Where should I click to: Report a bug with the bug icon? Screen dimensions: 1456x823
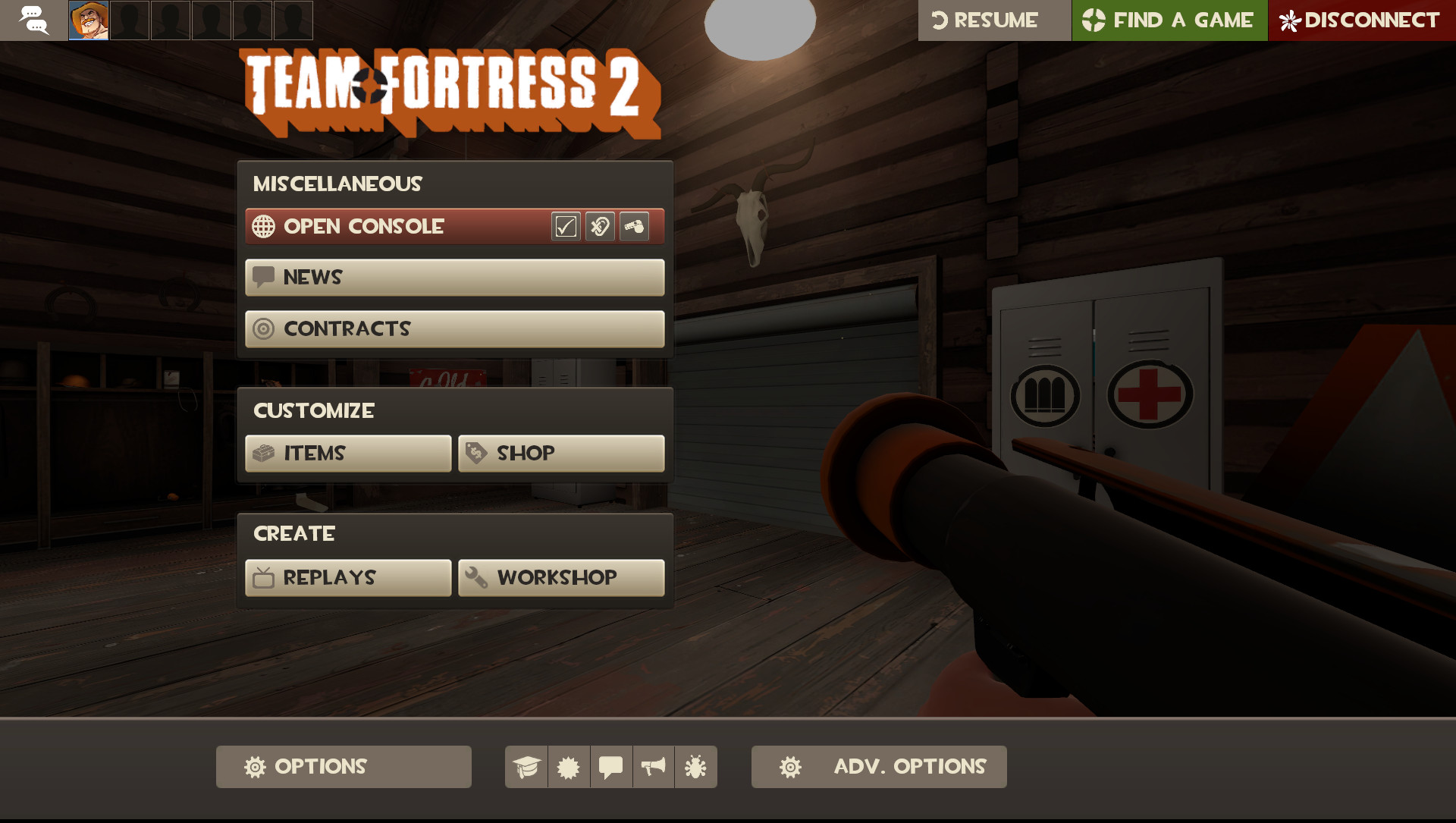[x=695, y=767]
